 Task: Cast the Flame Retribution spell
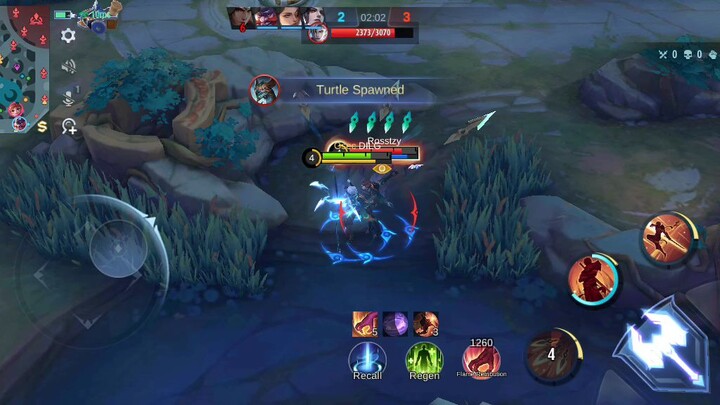point(481,359)
